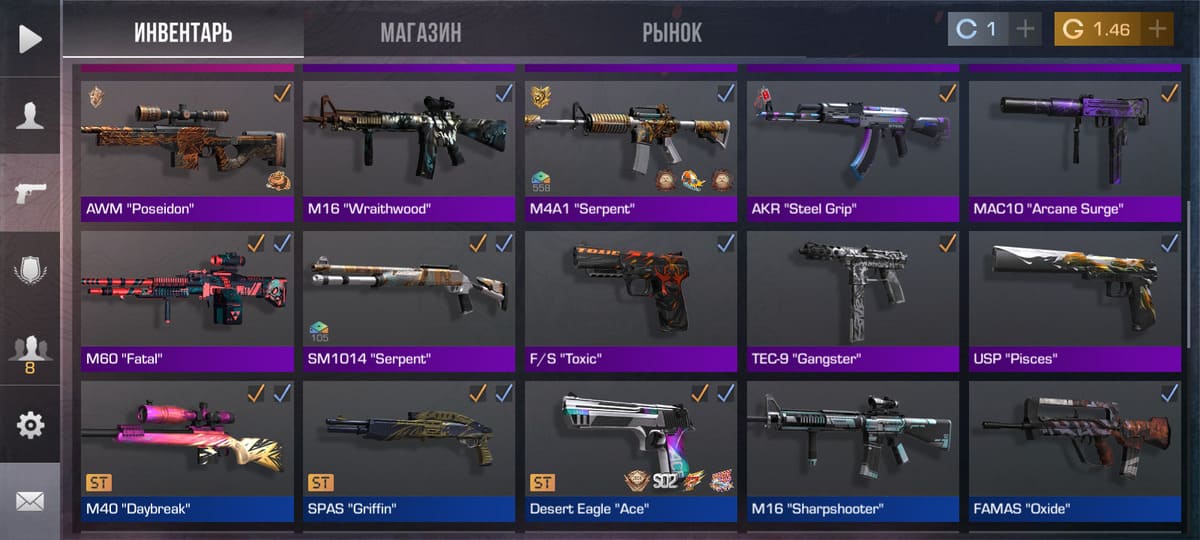Select the Инвентарь tab
Viewport: 1200px width, 540px height.
pos(183,32)
